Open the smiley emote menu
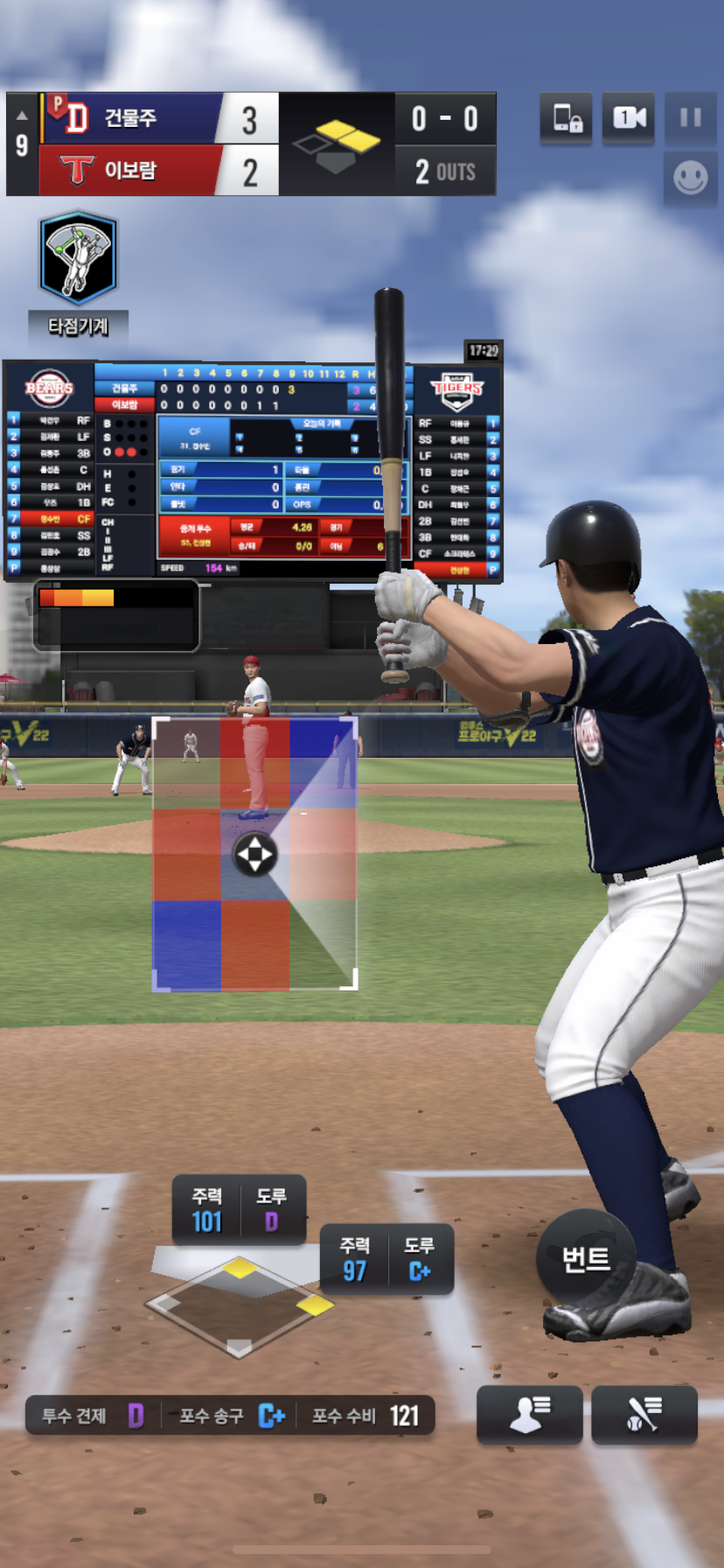 690,178
